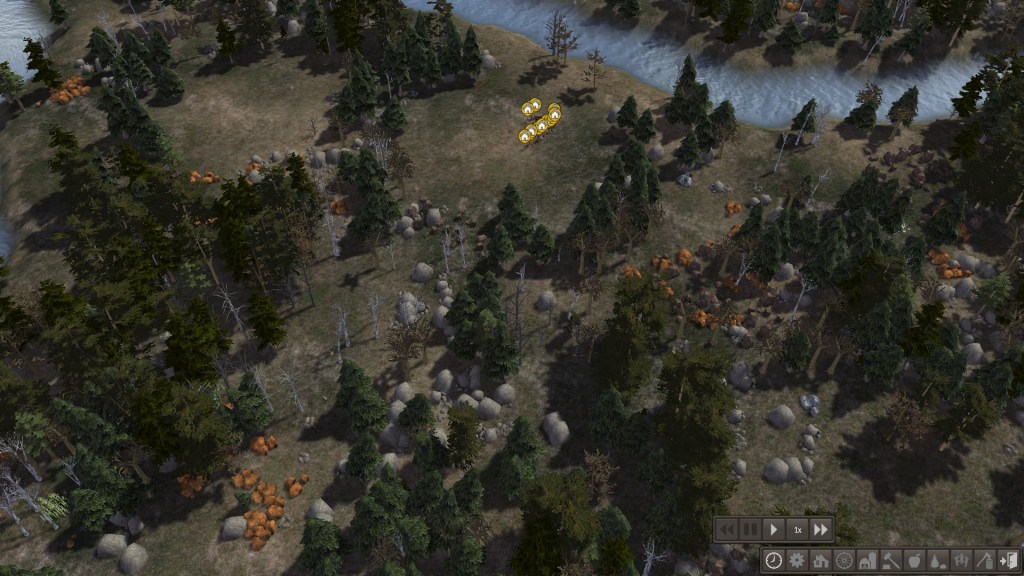Screen dimensions: 1024x576
Task: Open the clock game speed tool
Action: [x=773, y=560]
